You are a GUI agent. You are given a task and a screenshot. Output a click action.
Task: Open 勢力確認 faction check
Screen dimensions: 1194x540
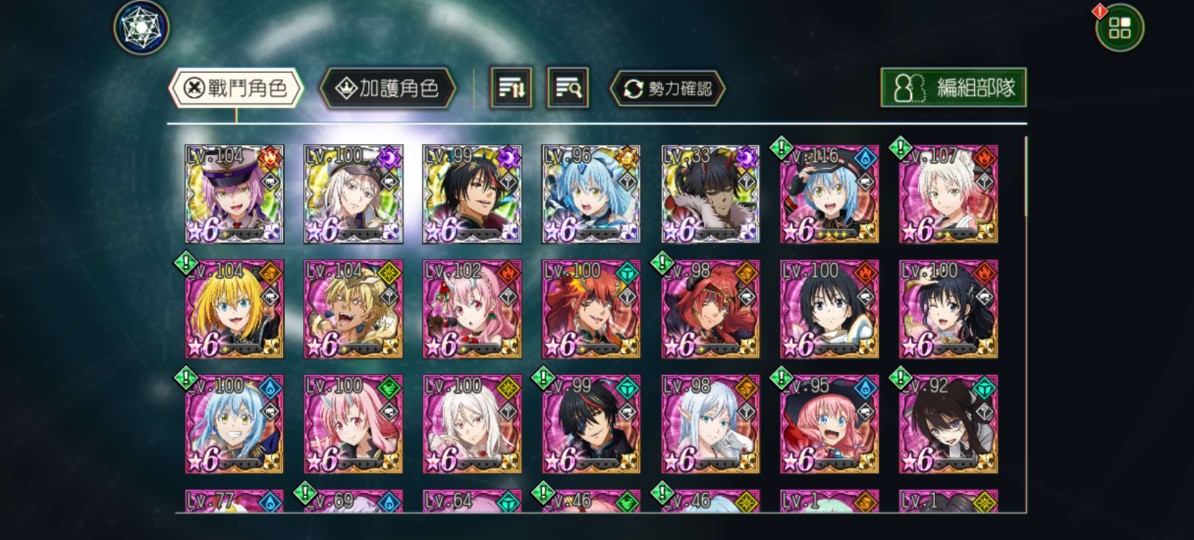[x=667, y=88]
